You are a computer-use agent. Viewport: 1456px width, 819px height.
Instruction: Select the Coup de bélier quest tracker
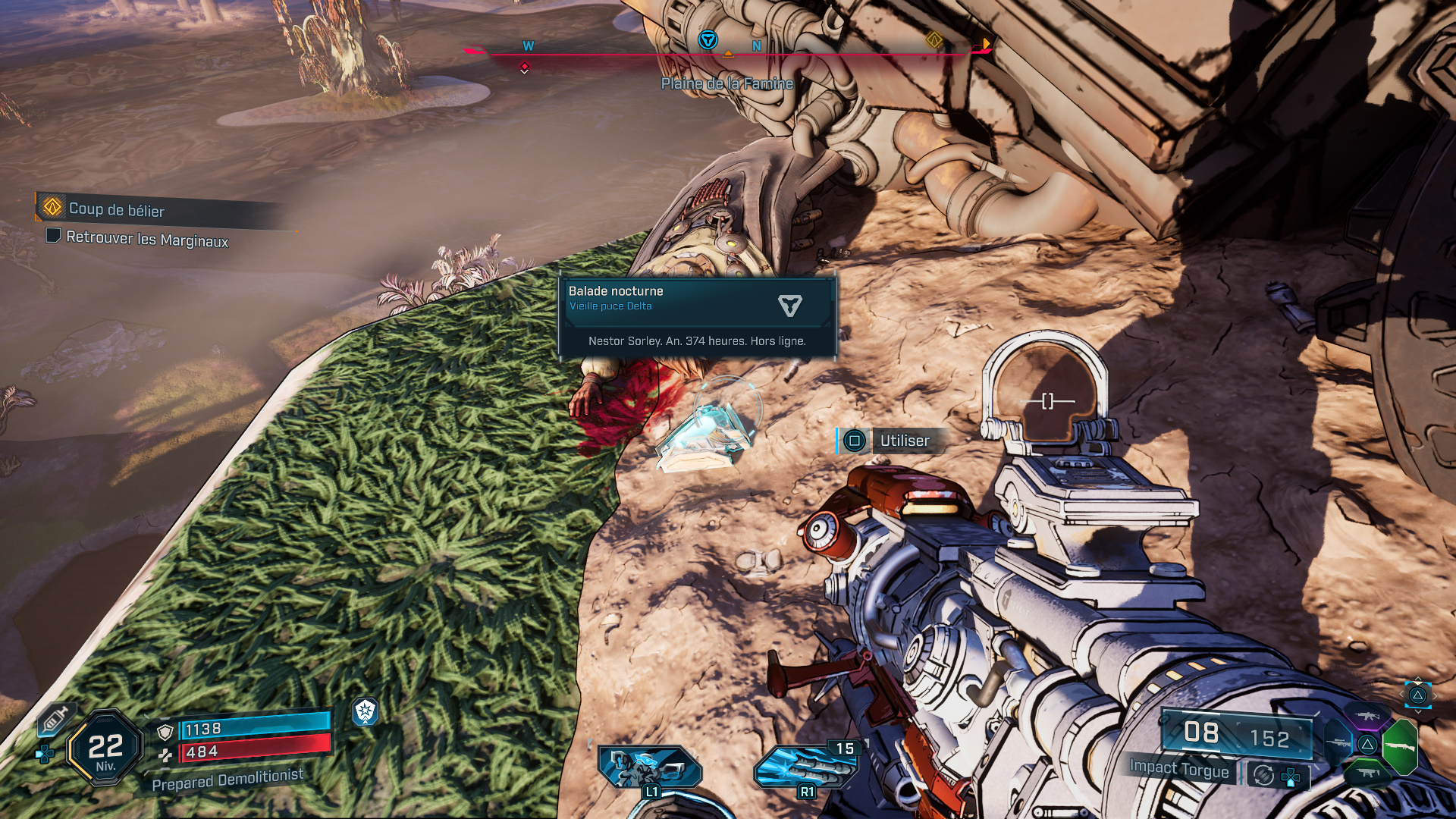pos(116,209)
